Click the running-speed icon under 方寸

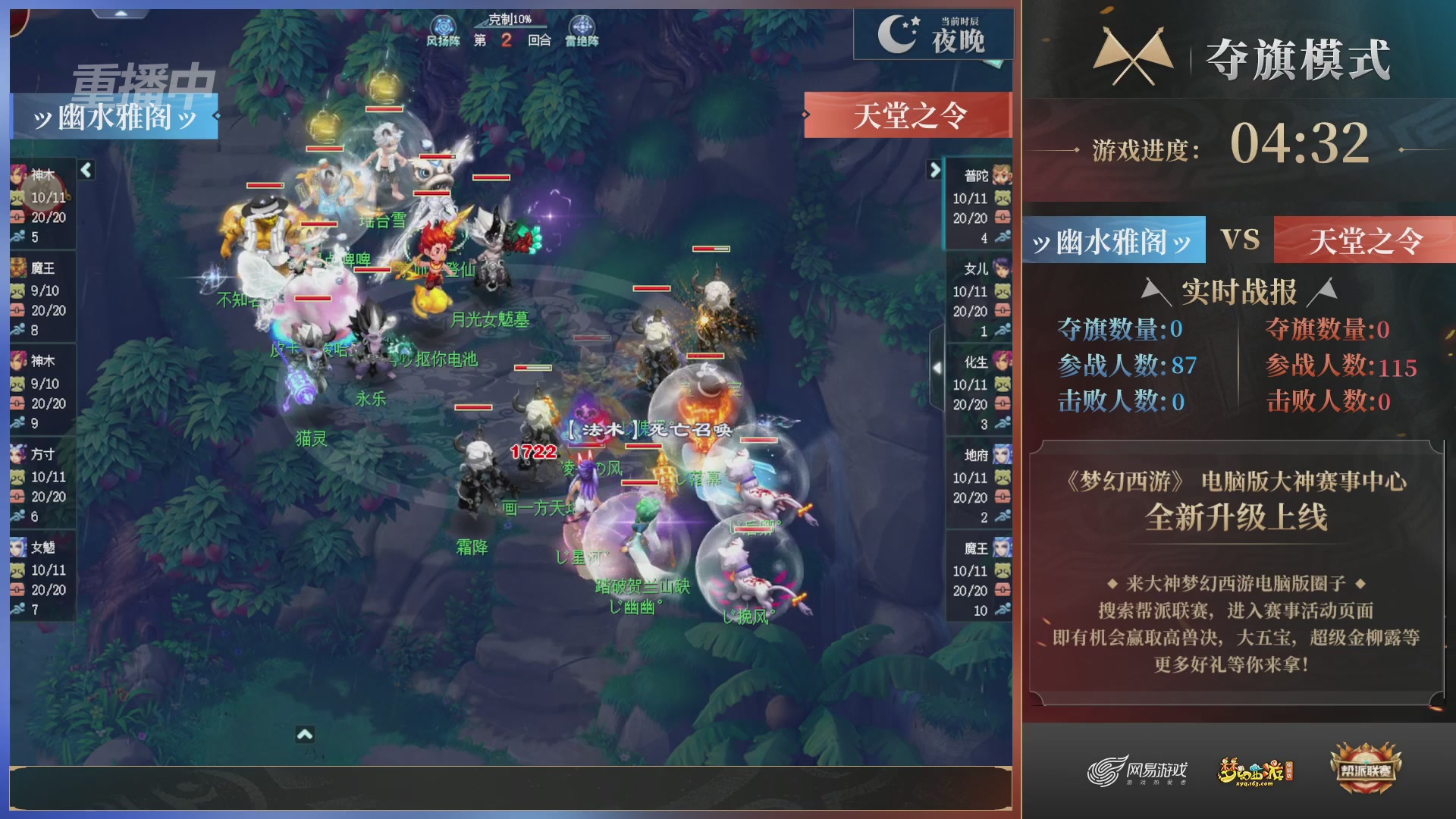pyautogui.click(x=19, y=516)
